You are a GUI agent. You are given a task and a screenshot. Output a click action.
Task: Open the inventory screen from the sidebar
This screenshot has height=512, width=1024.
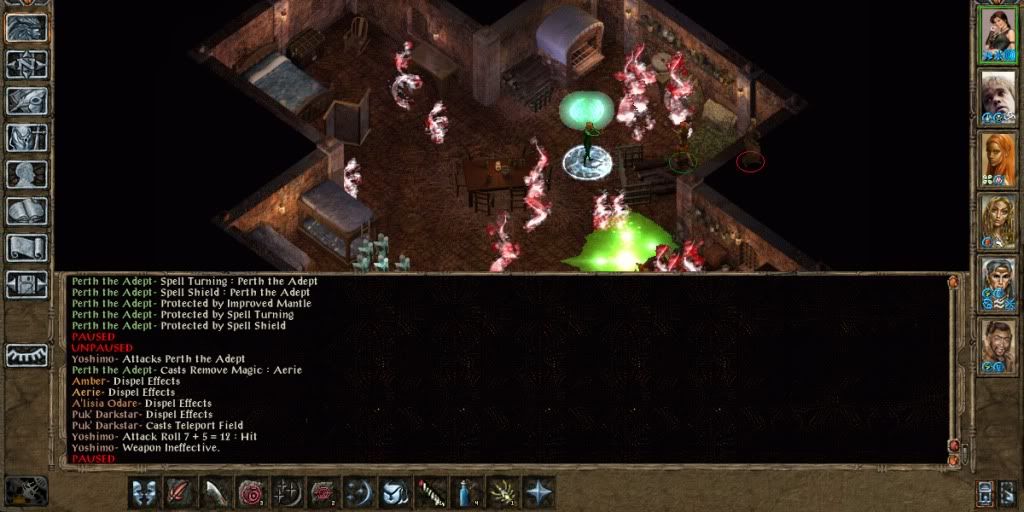coord(27,137)
